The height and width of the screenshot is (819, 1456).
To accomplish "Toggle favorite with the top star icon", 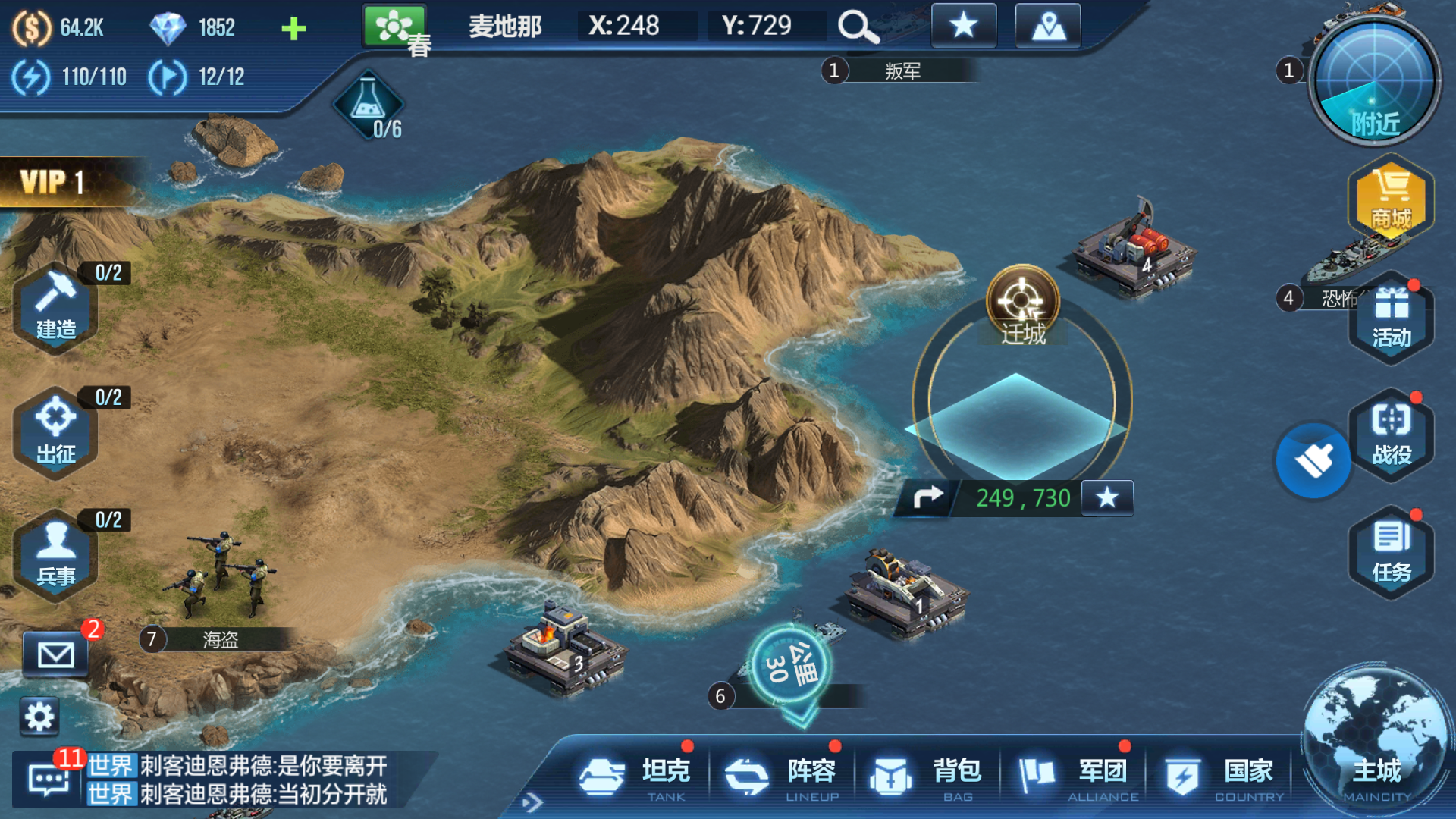I will click(963, 25).
